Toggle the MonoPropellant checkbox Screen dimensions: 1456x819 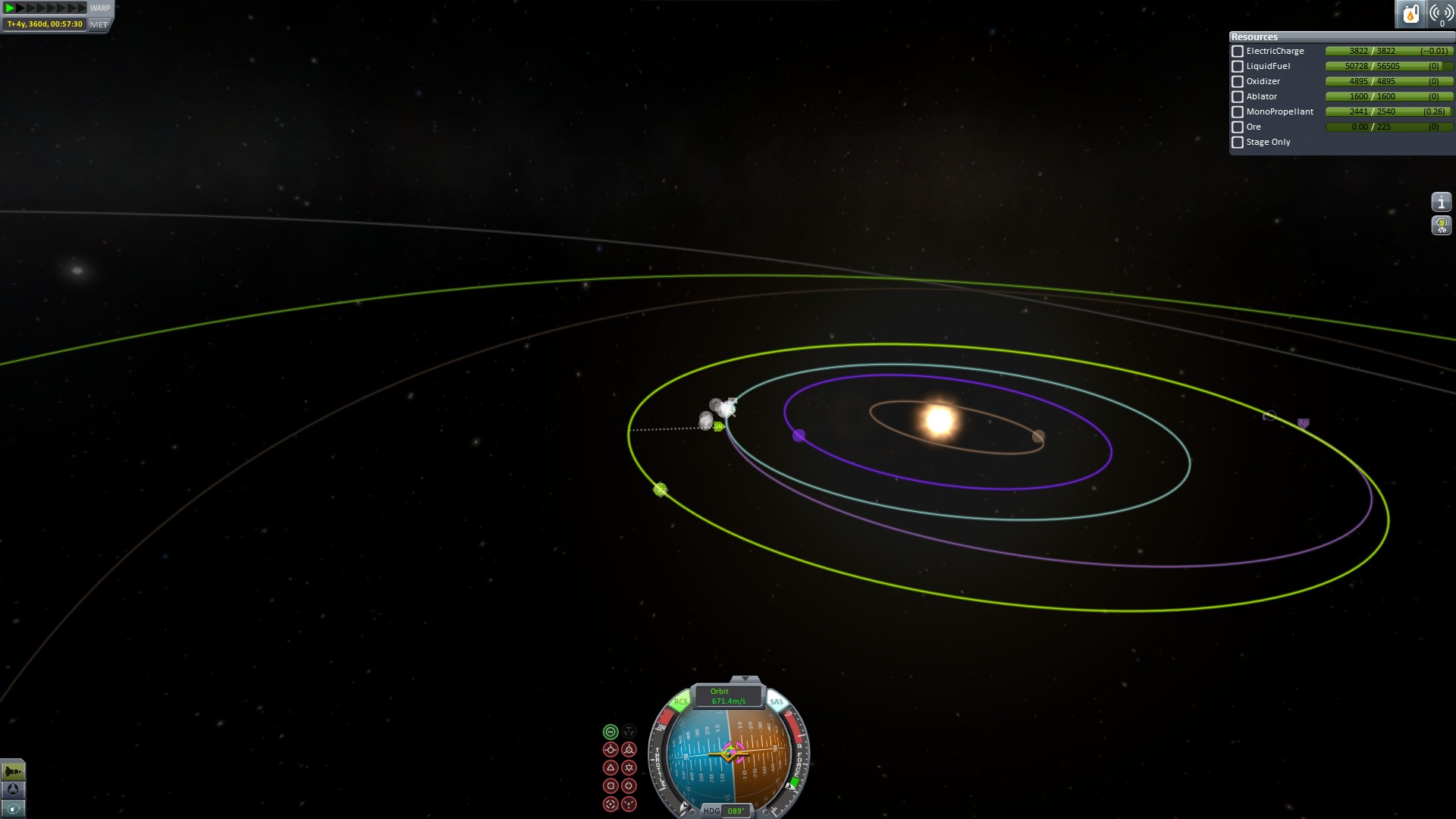point(1238,112)
